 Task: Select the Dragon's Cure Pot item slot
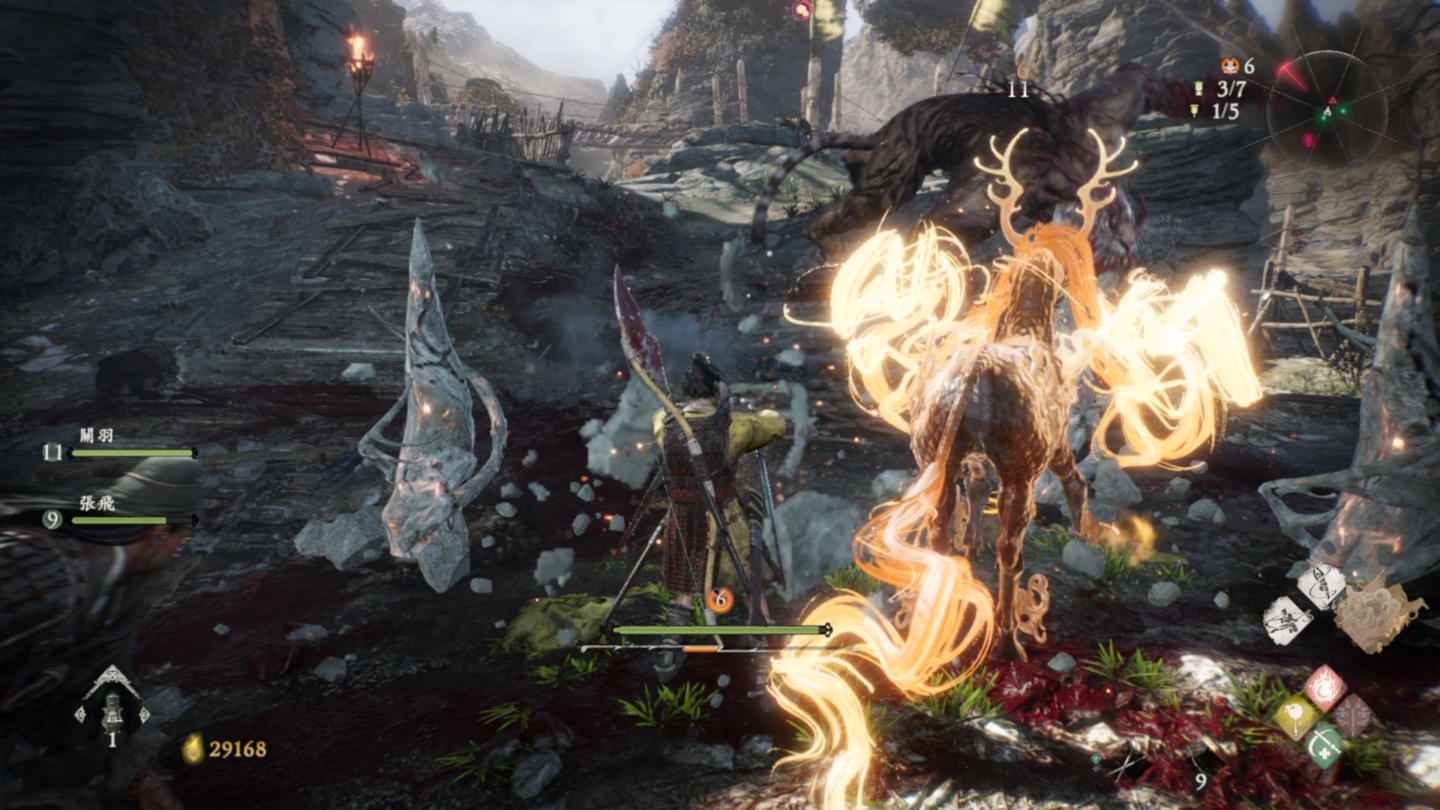[112, 704]
